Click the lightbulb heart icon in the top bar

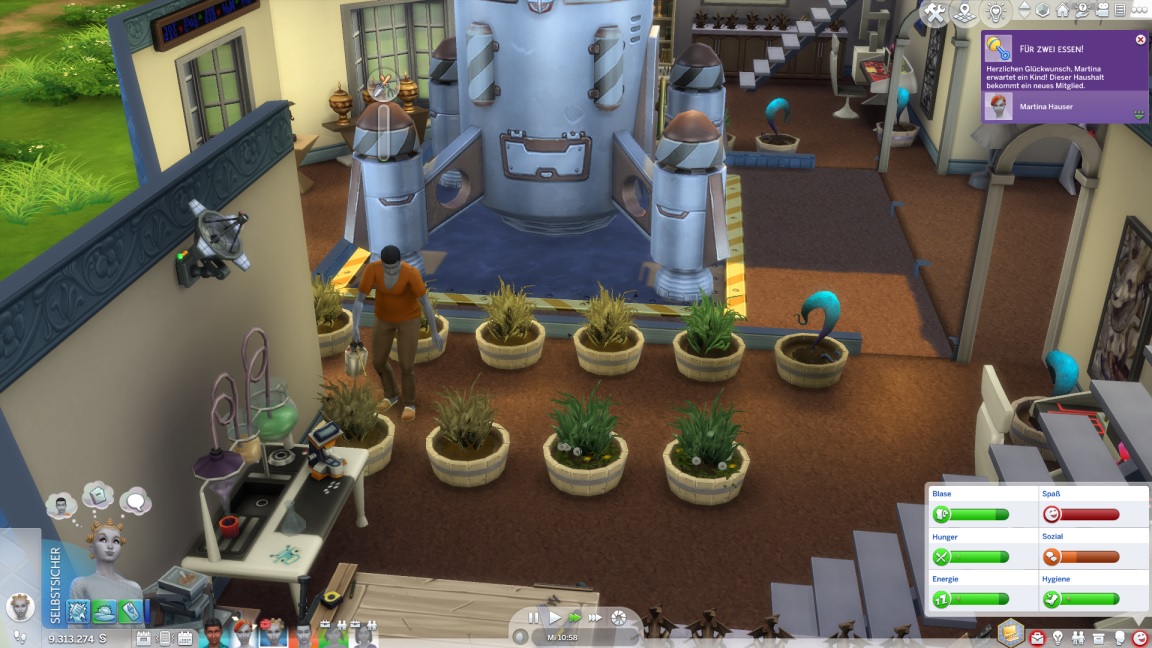(995, 13)
